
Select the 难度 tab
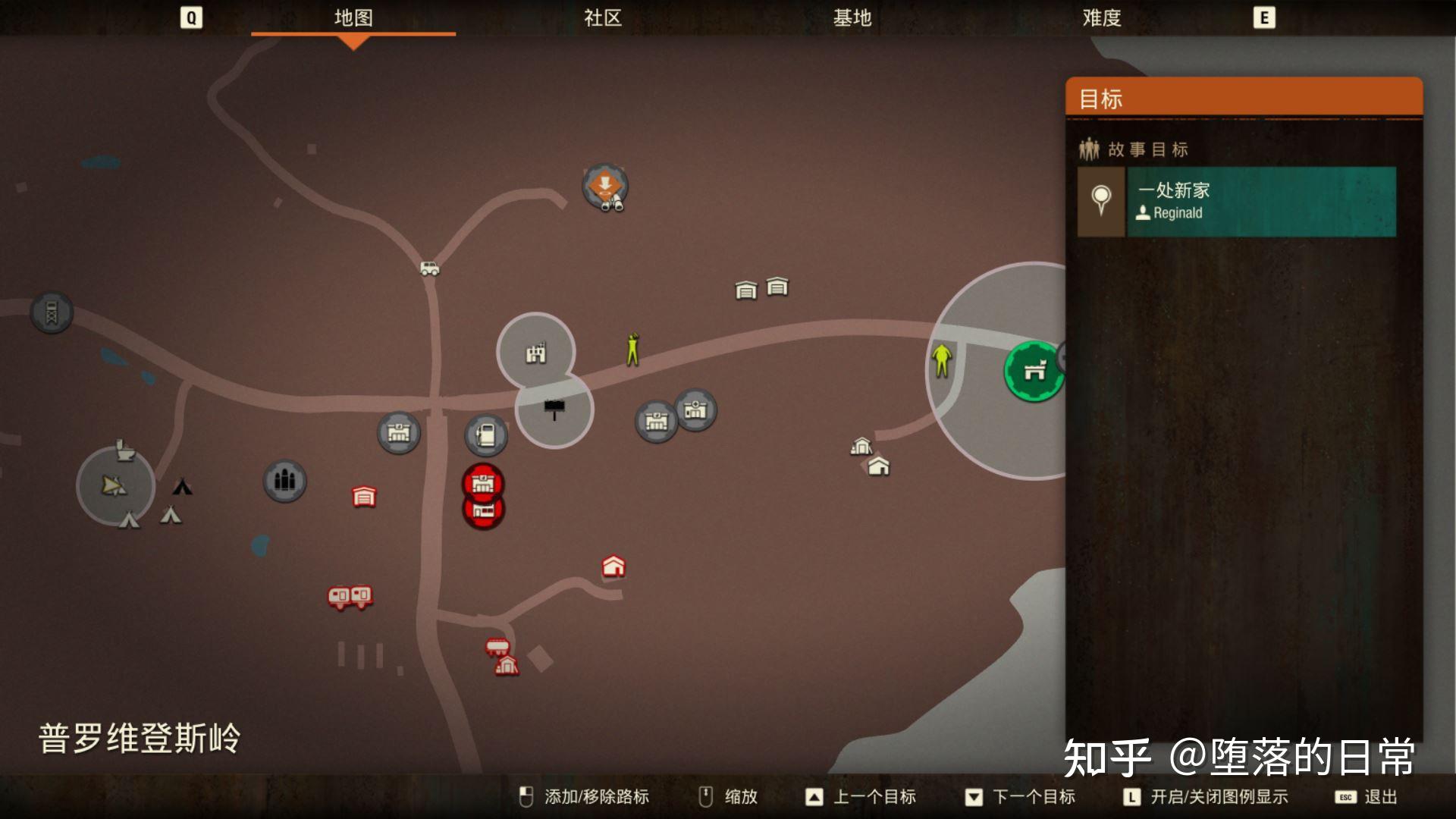coord(1102,19)
